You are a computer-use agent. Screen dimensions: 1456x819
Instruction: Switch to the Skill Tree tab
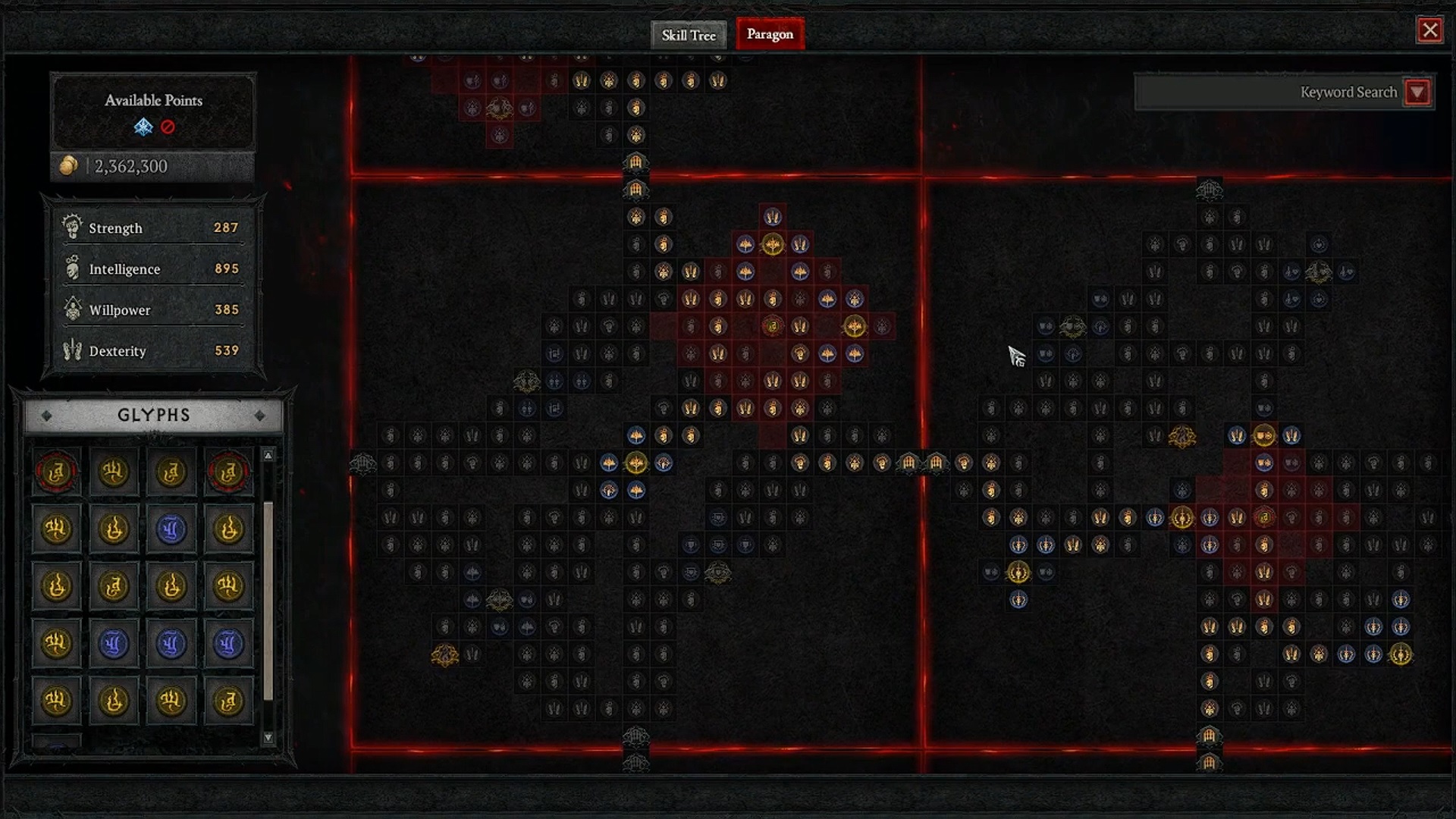point(688,35)
